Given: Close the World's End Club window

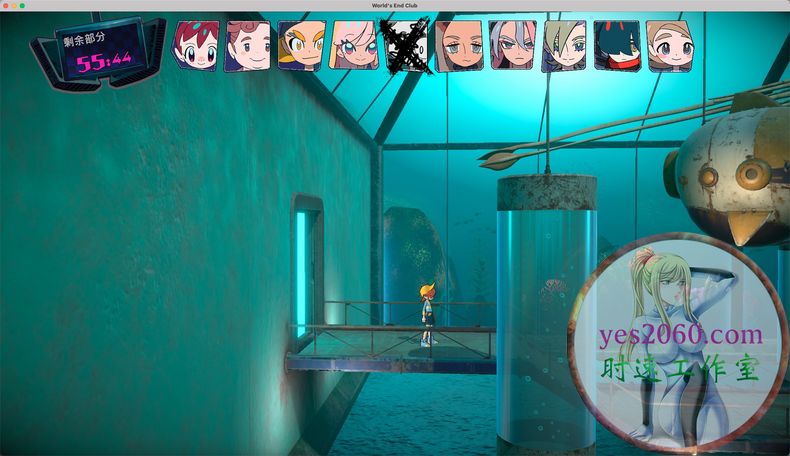Looking at the screenshot, I should click(6, 6).
